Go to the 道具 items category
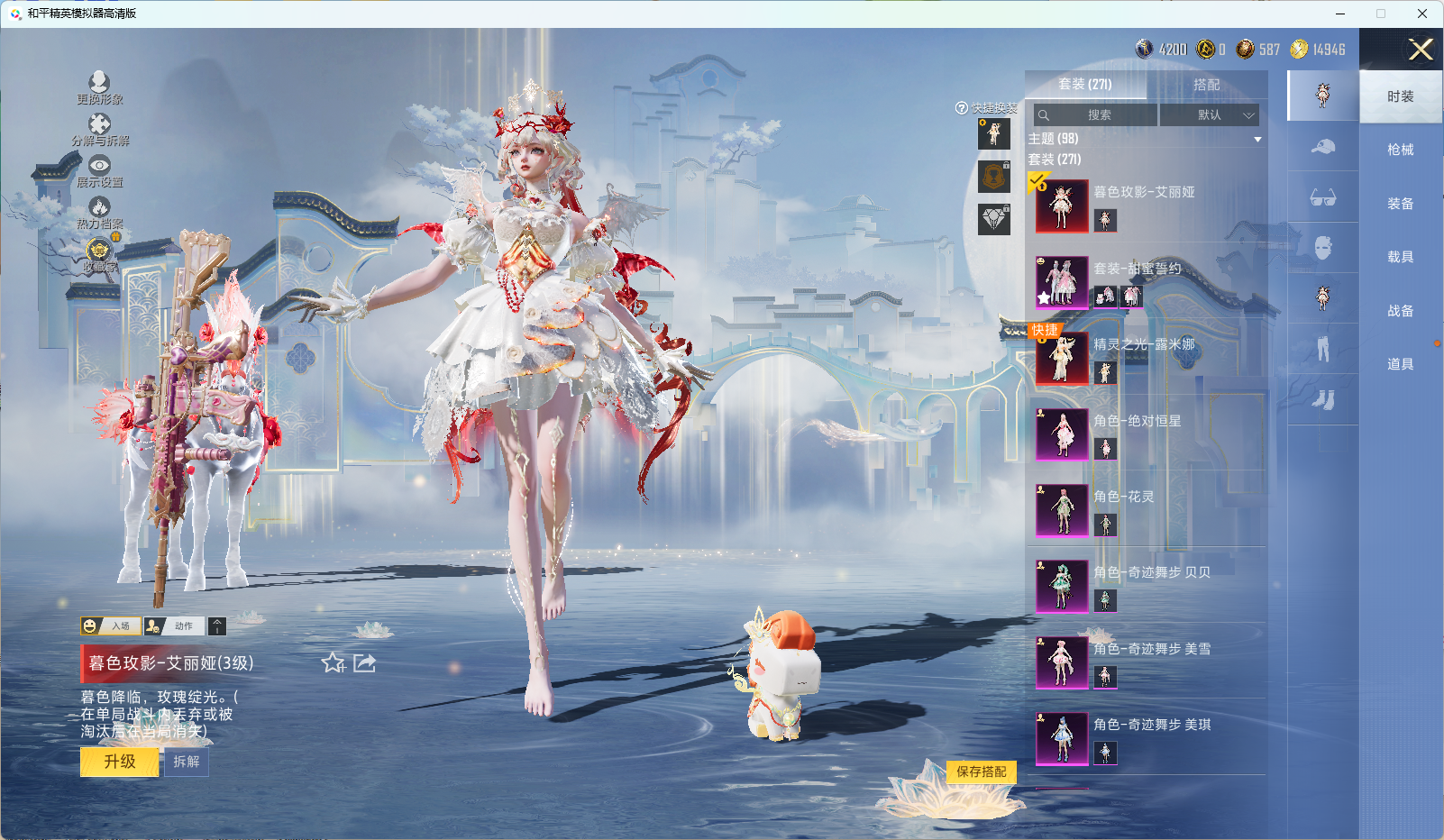This screenshot has height=840, width=1444. 1400,364
